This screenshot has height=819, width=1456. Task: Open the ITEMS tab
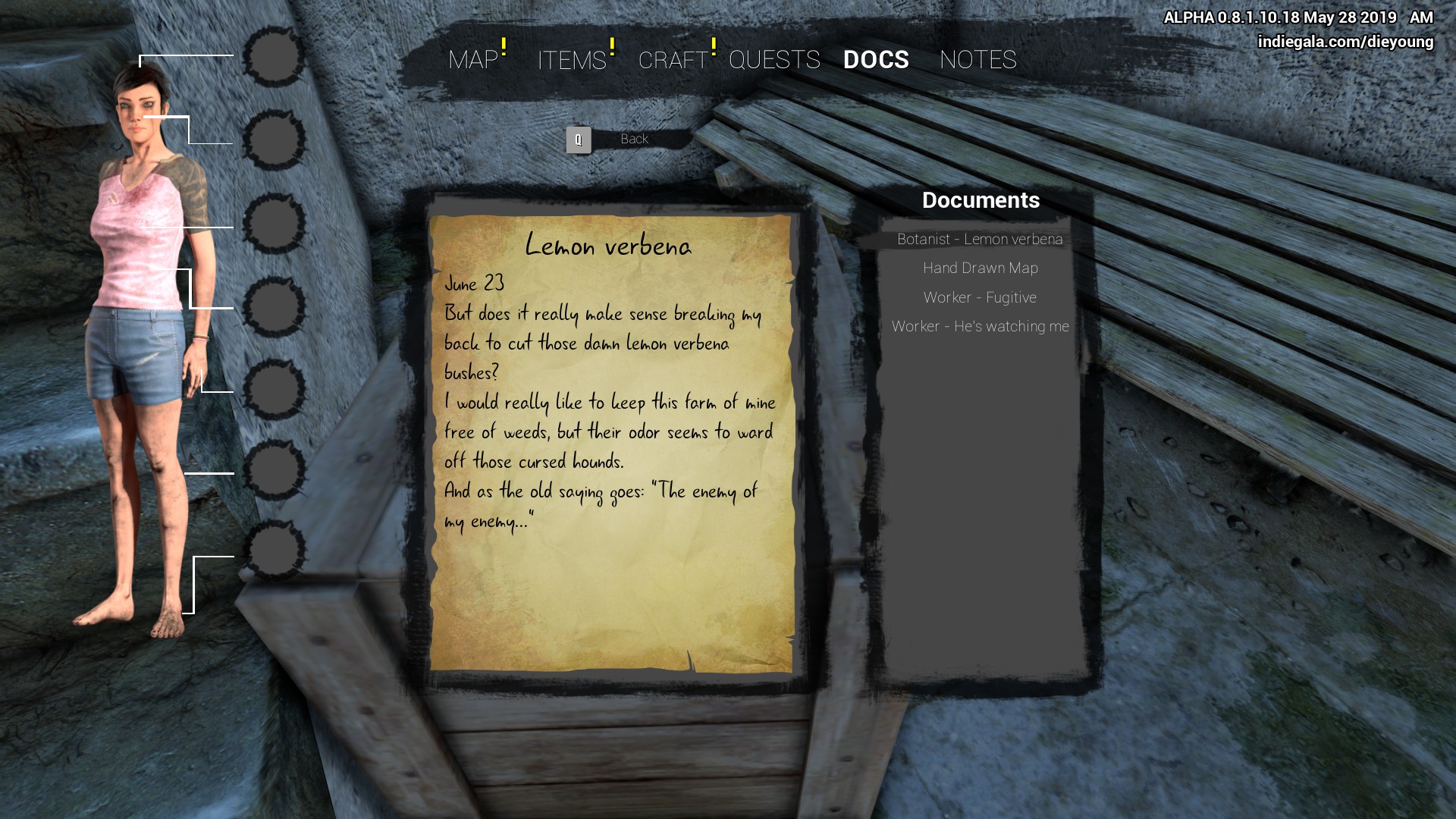click(572, 60)
